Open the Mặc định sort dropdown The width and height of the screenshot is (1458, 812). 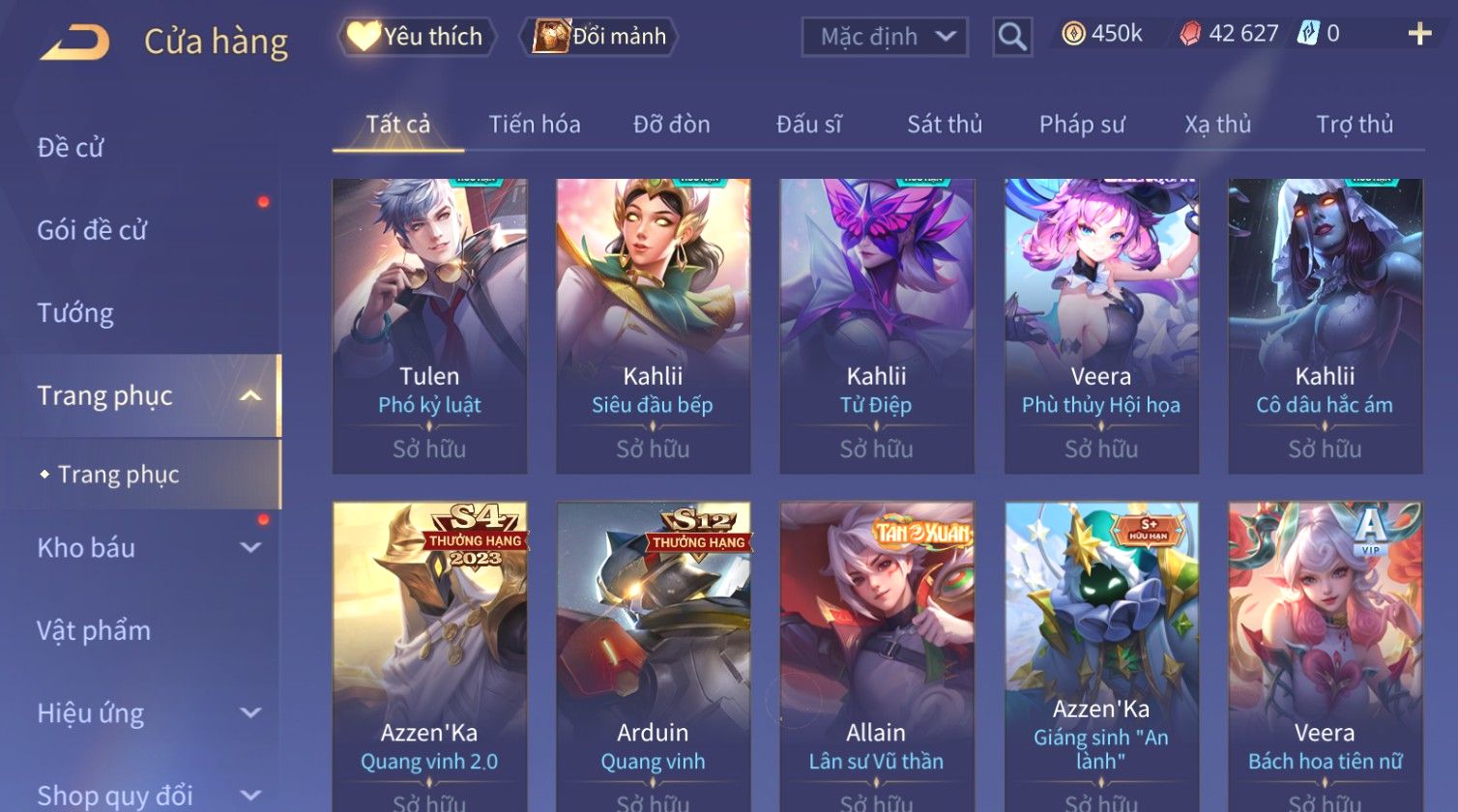tap(885, 37)
